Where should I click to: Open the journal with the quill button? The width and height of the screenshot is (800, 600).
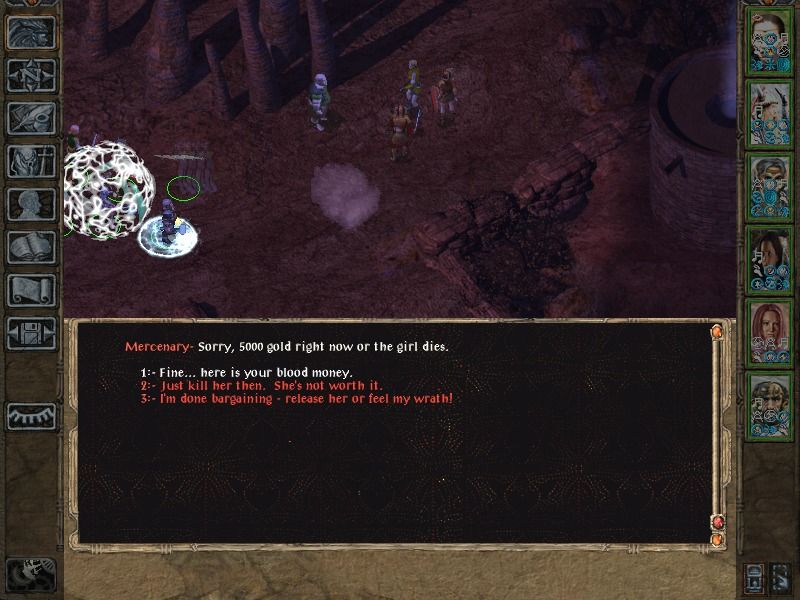pos(31,118)
